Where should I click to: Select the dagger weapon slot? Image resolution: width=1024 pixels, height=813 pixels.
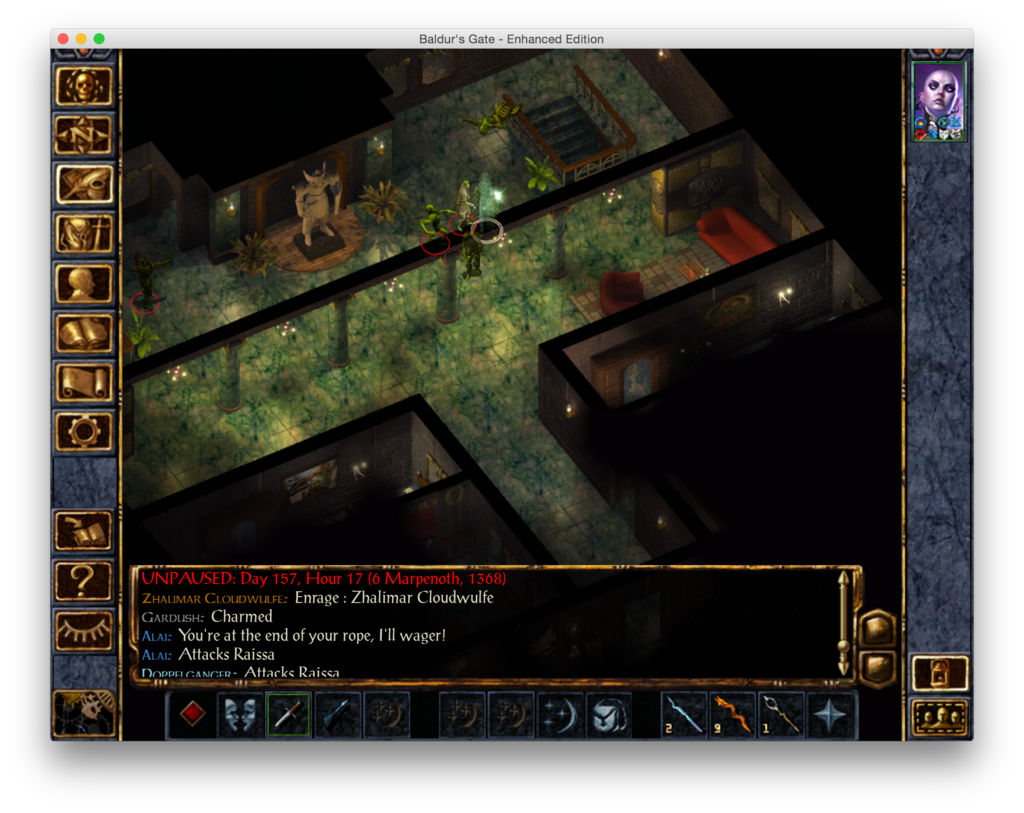289,715
